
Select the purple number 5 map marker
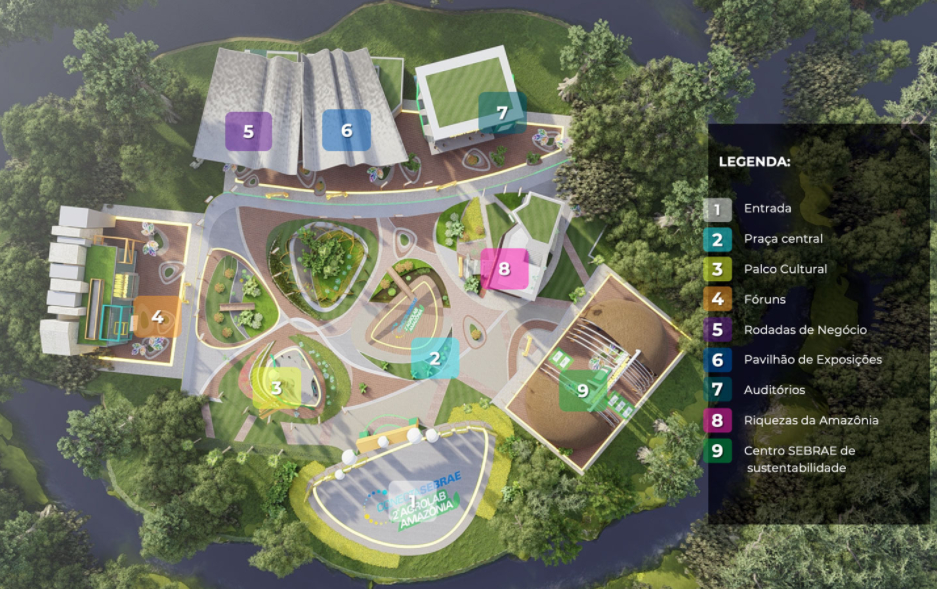[248, 131]
